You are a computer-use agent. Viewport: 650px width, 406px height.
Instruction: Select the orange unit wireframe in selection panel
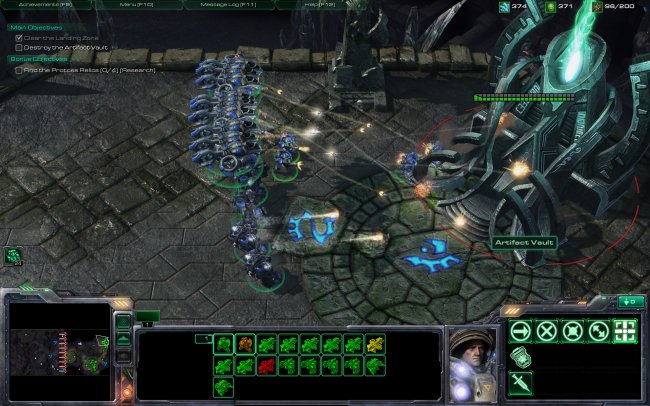coord(244,345)
